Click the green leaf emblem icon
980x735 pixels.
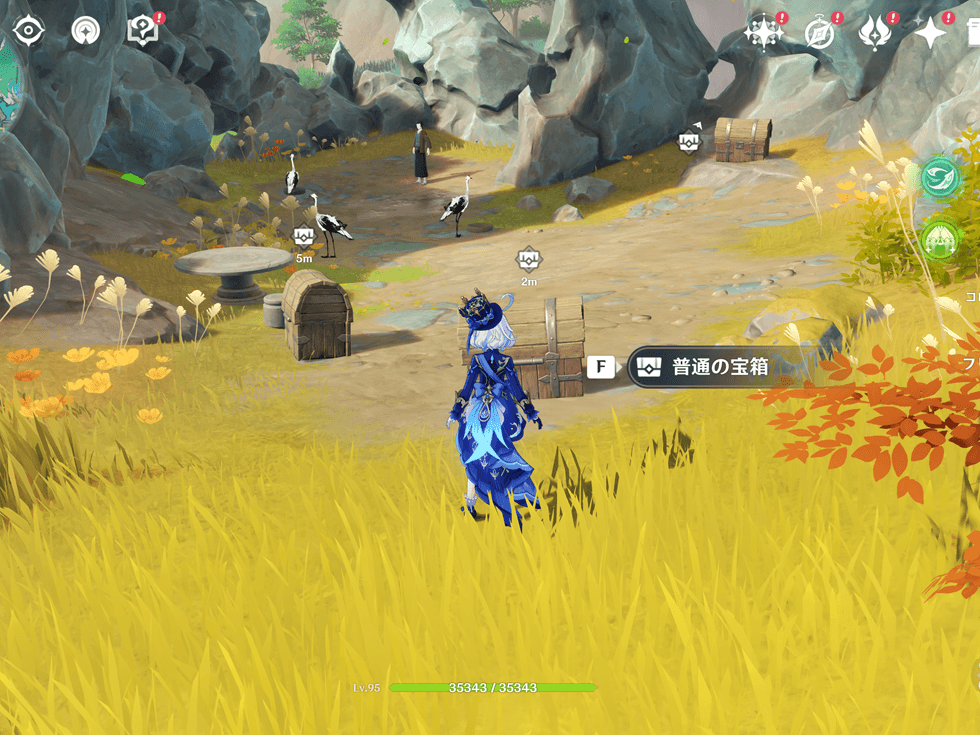[939, 240]
